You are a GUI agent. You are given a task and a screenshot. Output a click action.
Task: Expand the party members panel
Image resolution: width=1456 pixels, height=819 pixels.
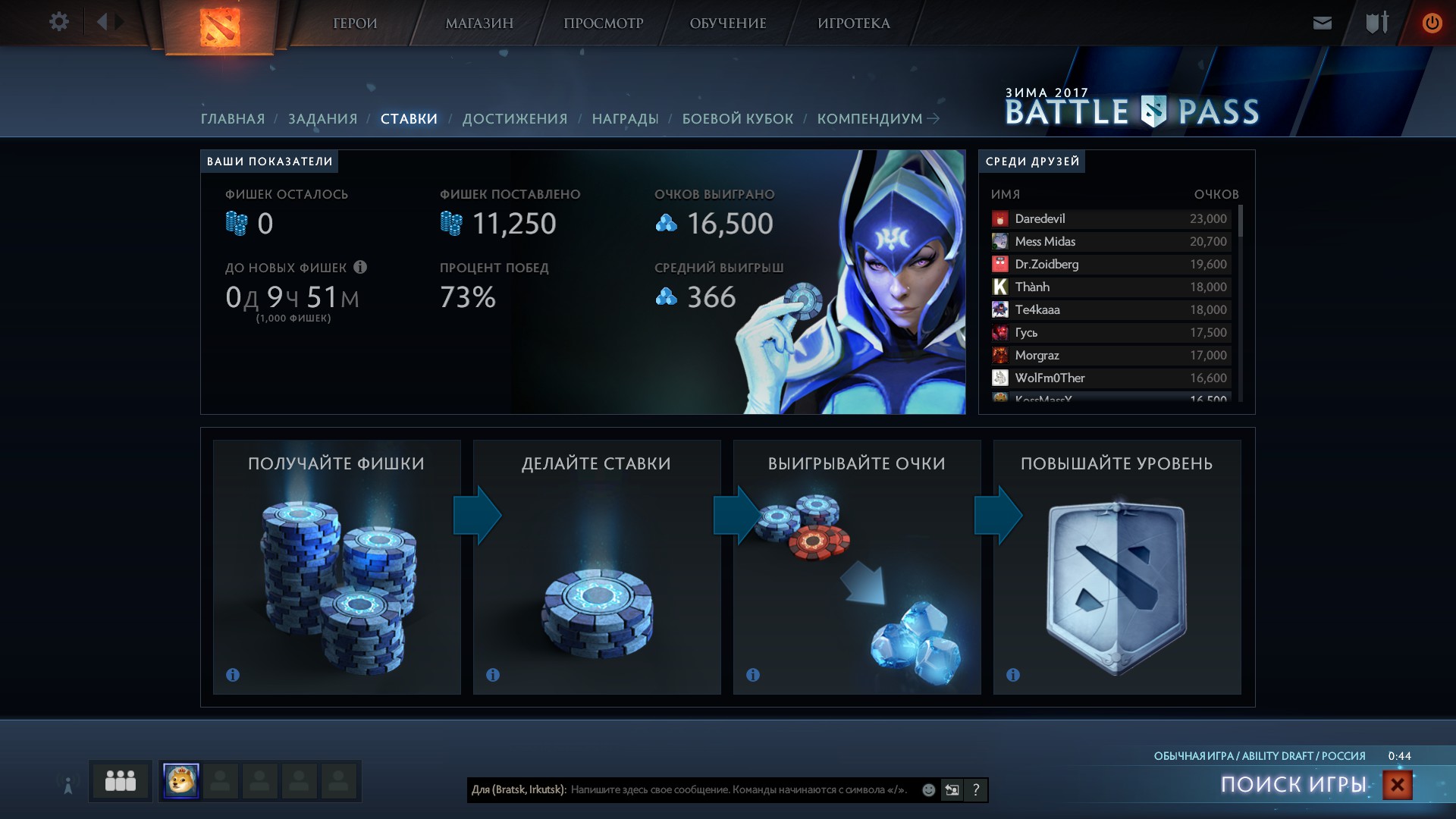click(120, 780)
